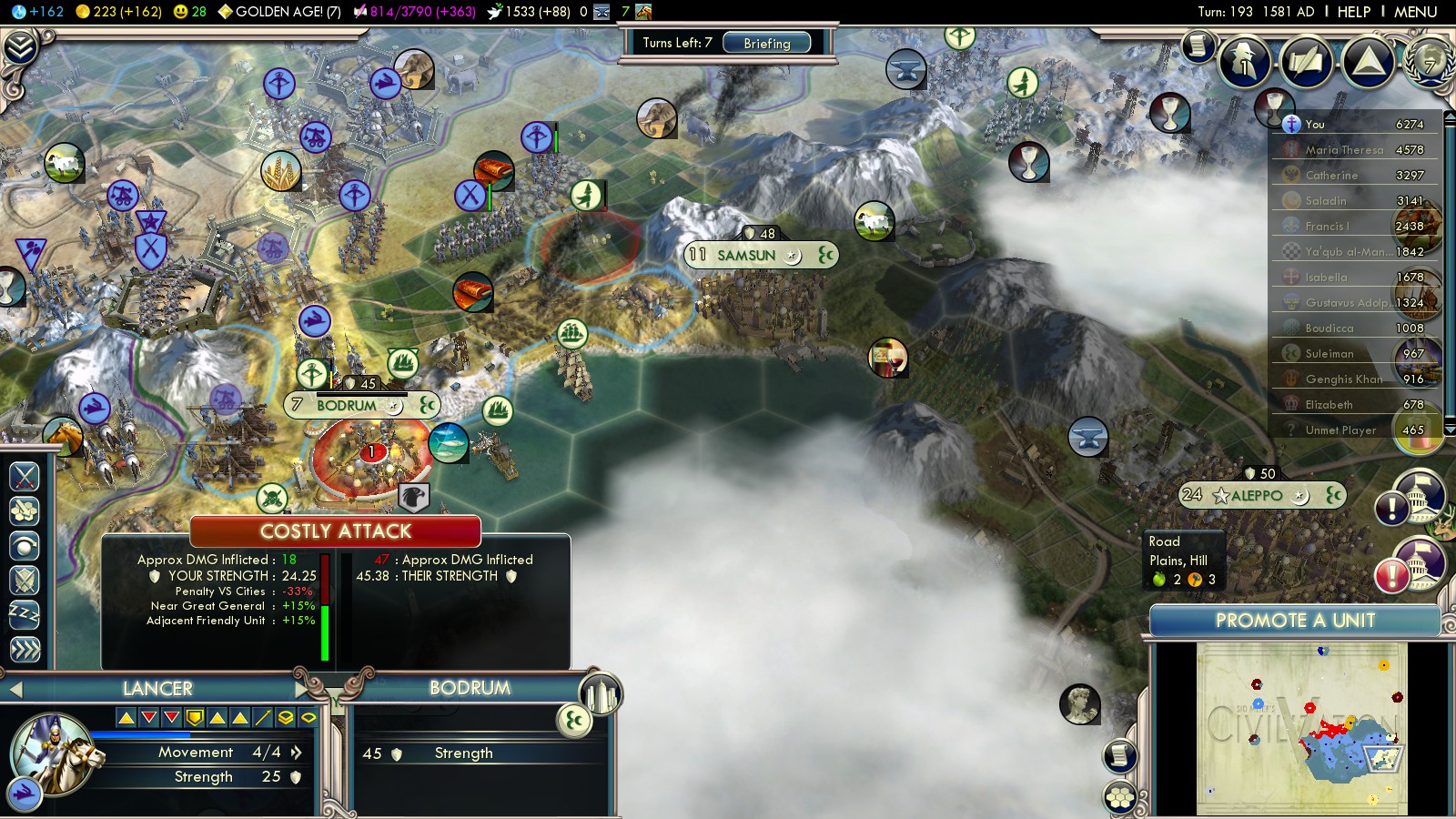Image resolution: width=1456 pixels, height=819 pixels.
Task: Open the red exclamation city notification
Action: click(x=1391, y=576)
